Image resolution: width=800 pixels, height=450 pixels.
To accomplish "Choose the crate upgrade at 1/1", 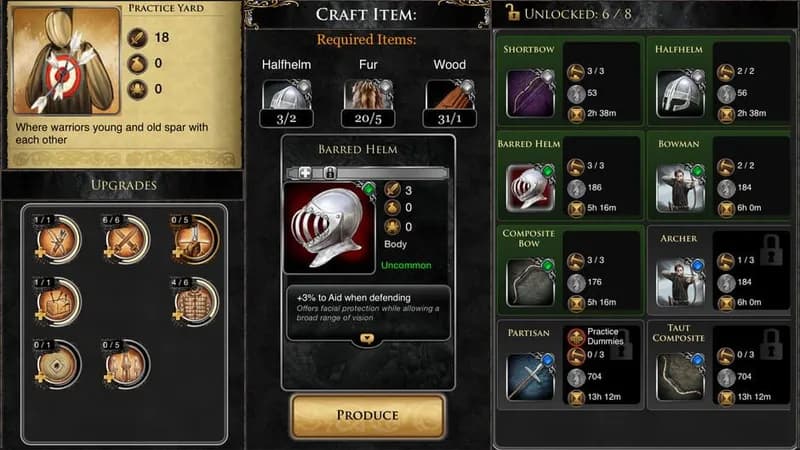I will pos(58,300).
